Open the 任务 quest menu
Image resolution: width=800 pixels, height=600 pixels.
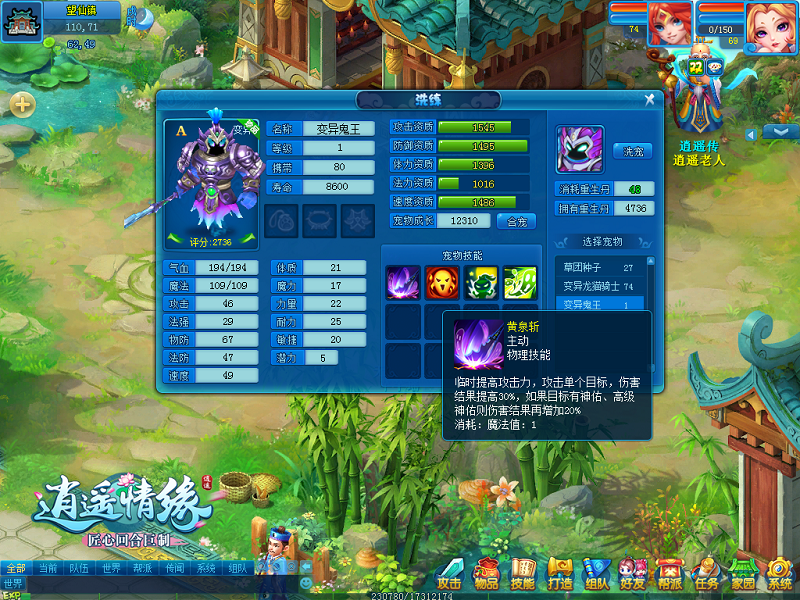click(706, 575)
